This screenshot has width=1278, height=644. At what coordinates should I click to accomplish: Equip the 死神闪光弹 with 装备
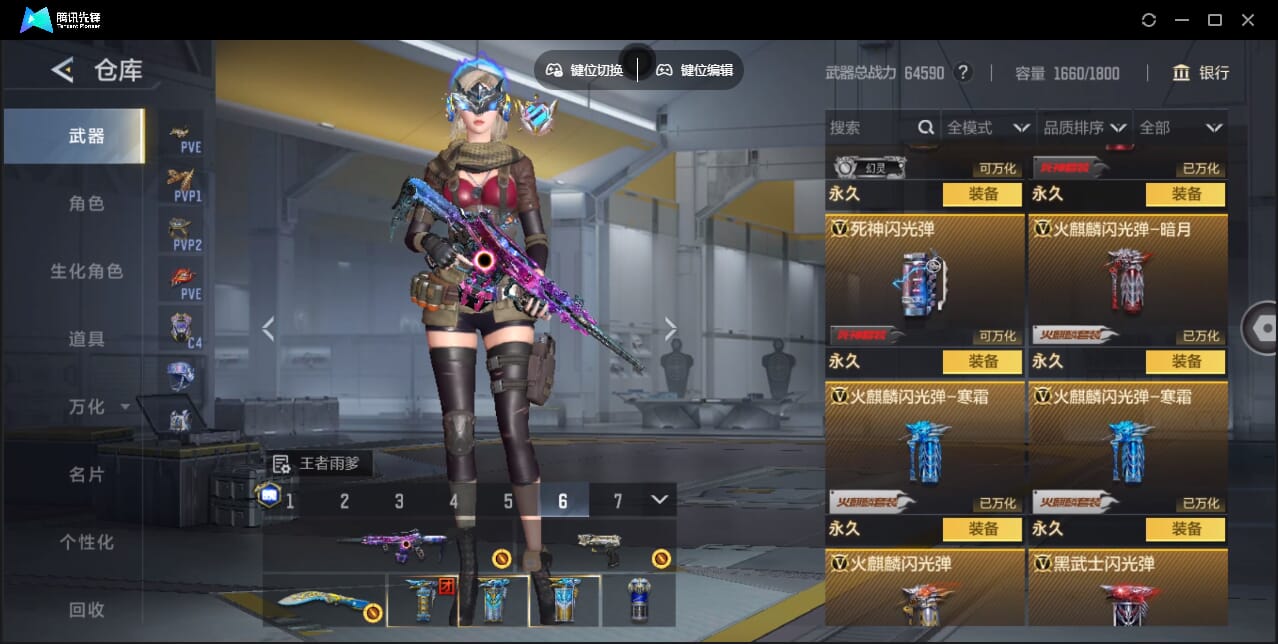[982, 361]
